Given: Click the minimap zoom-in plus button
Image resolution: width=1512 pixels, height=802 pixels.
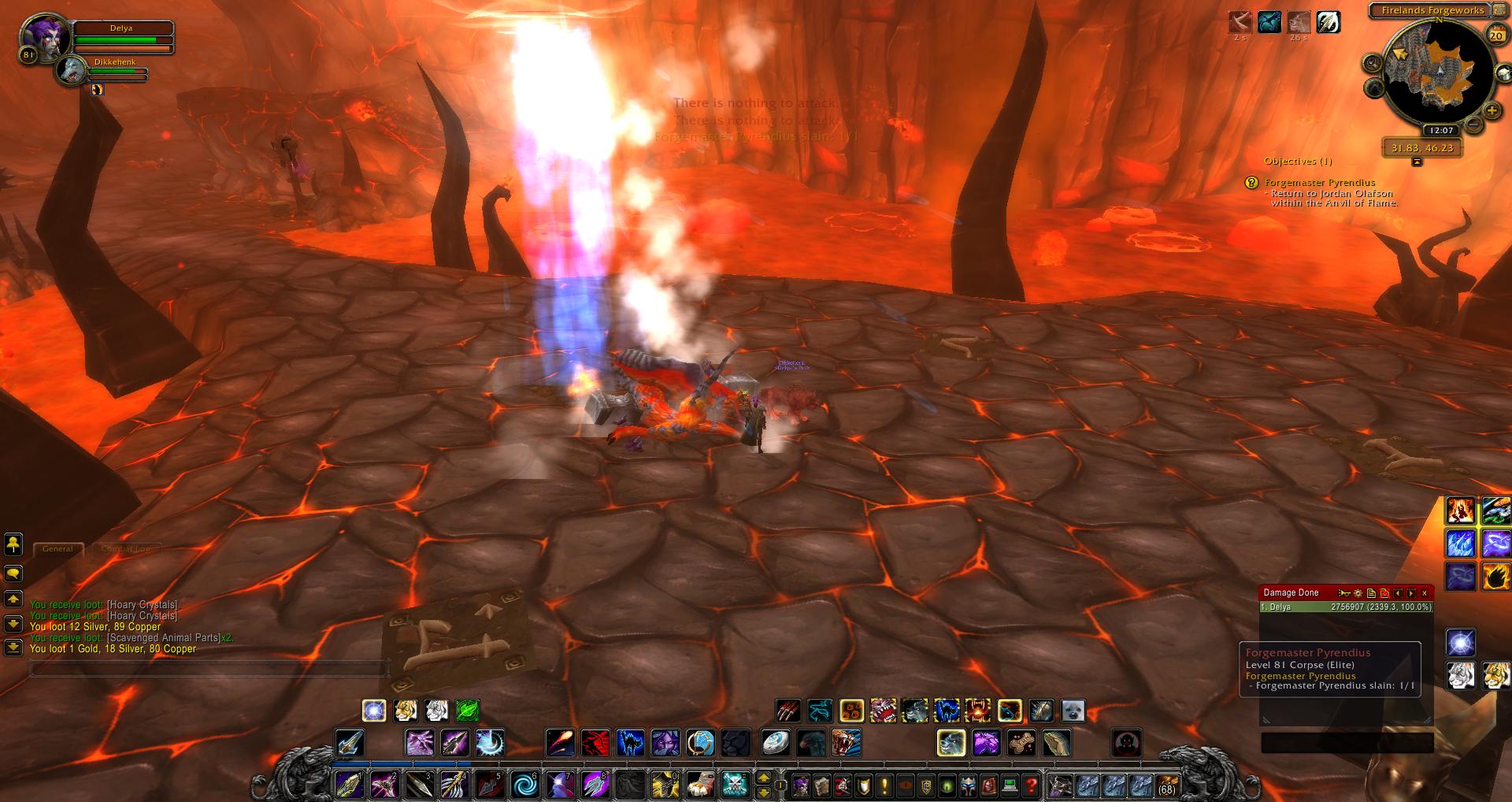Looking at the screenshot, I should click(x=1492, y=111).
